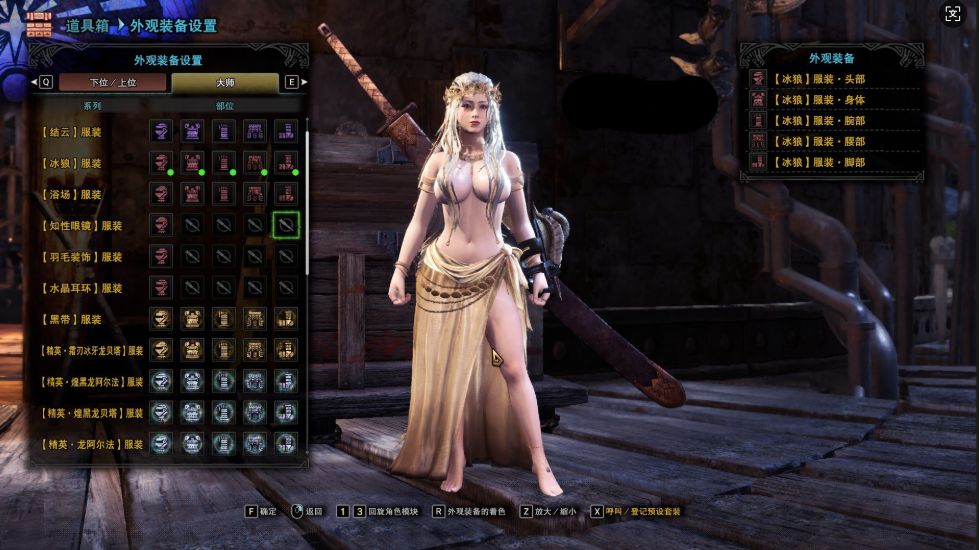
Task: Select the 水晶耳环 head piece icon
Action: coord(161,287)
